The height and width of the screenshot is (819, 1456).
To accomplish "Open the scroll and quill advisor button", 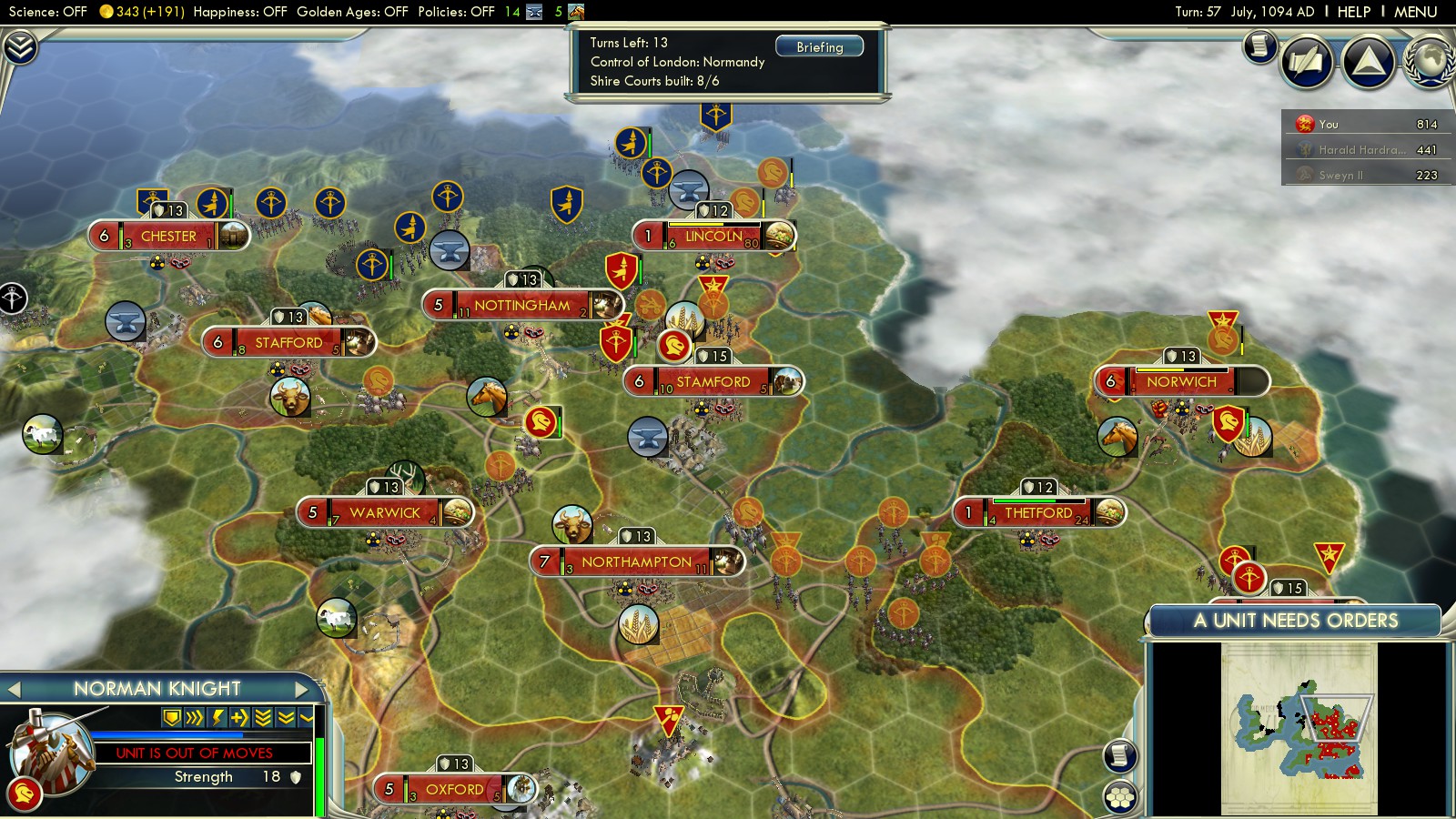I will [x=1307, y=62].
